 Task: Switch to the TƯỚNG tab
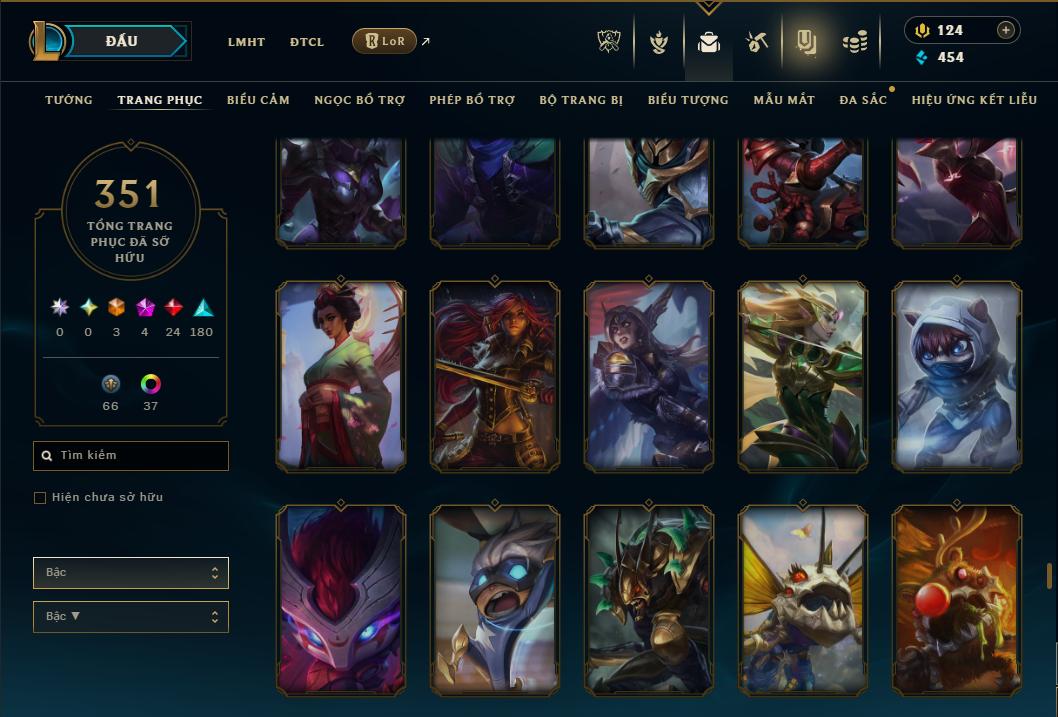point(69,100)
